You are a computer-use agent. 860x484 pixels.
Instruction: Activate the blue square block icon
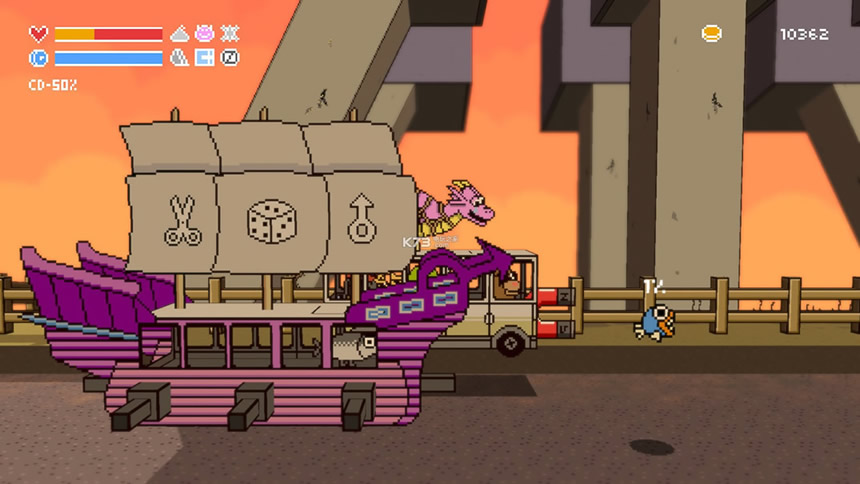pos(205,58)
